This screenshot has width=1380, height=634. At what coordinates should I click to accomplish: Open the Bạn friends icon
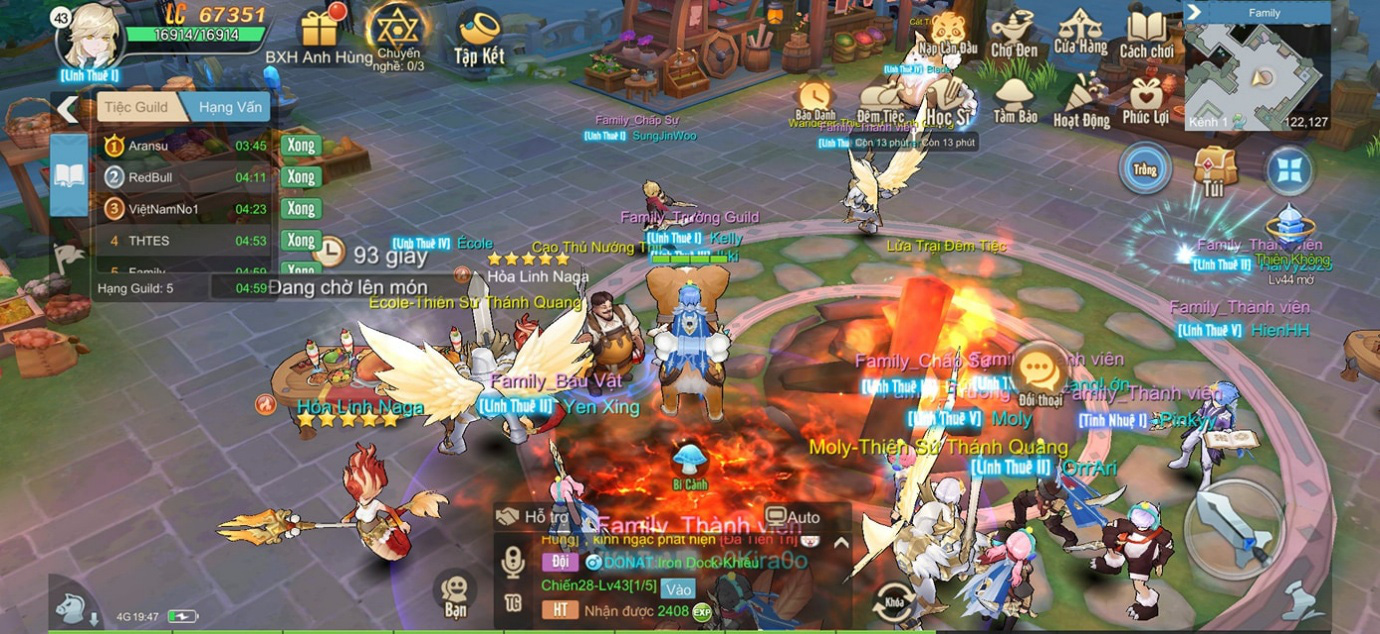point(455,593)
